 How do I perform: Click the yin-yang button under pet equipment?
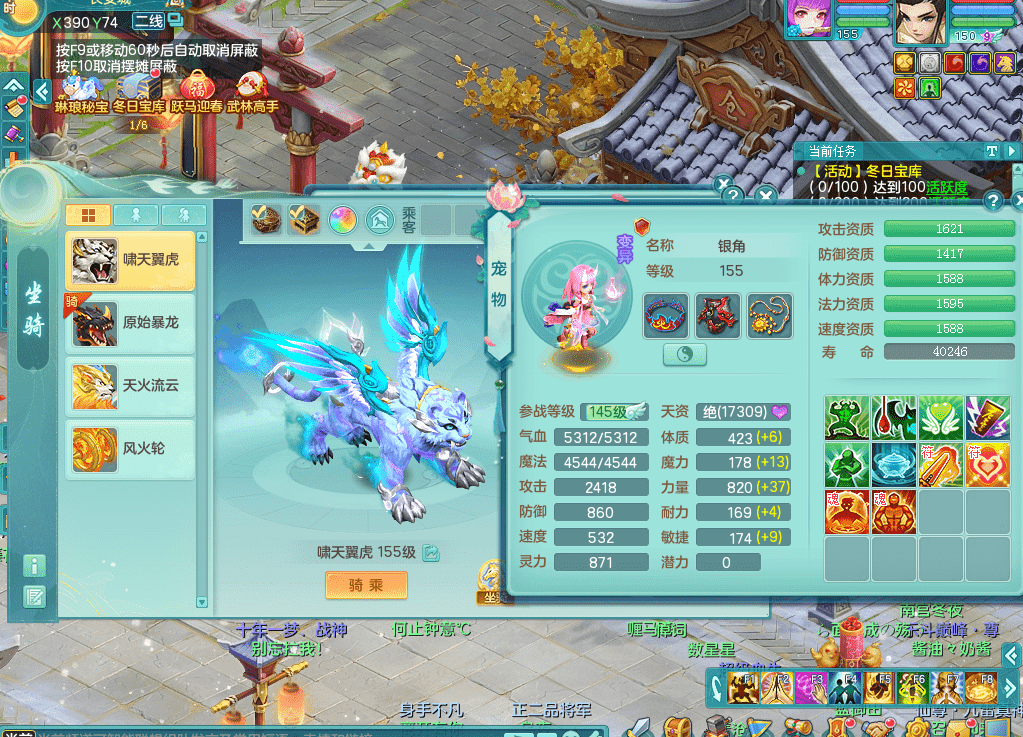(684, 355)
